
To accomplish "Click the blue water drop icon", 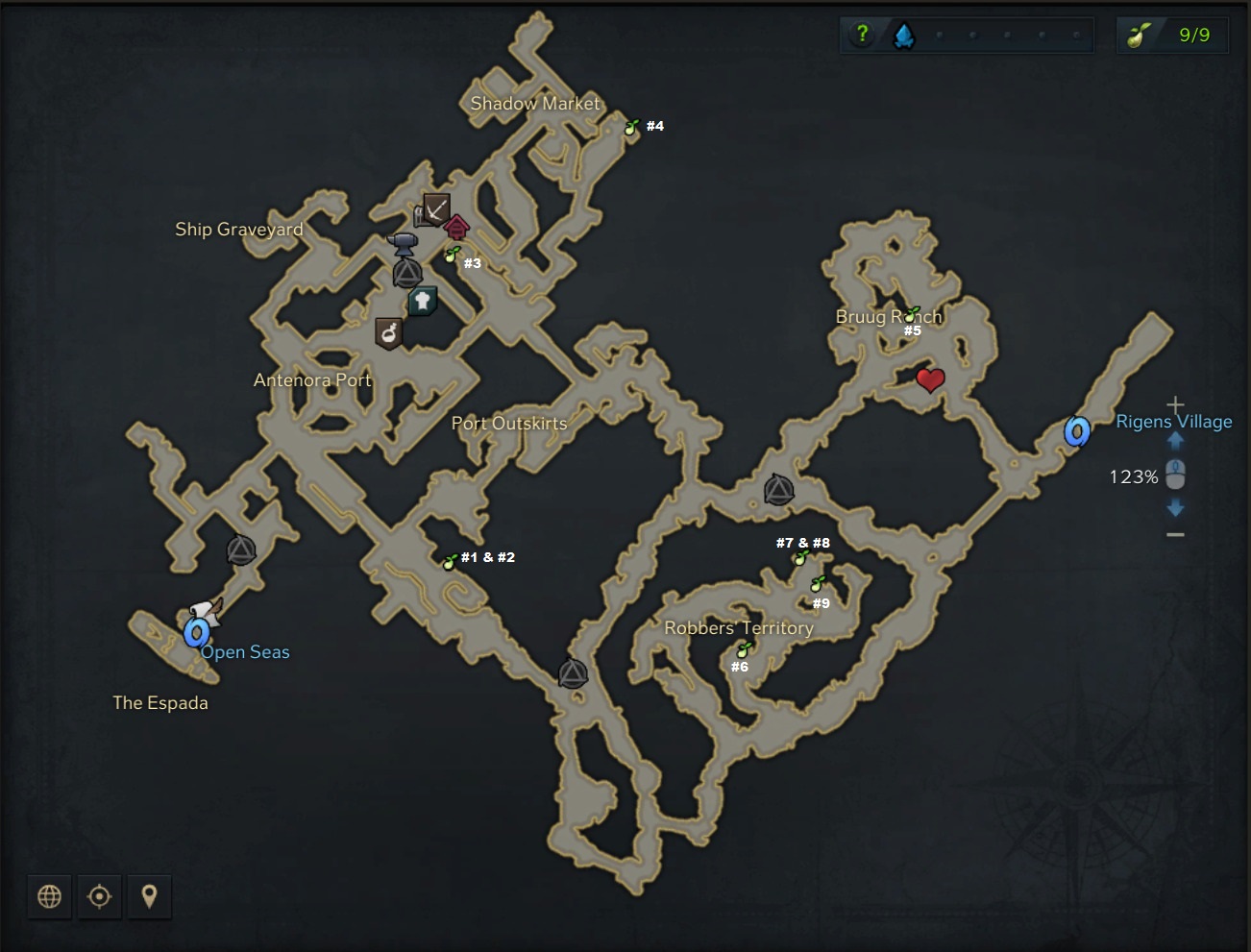I will (x=904, y=36).
